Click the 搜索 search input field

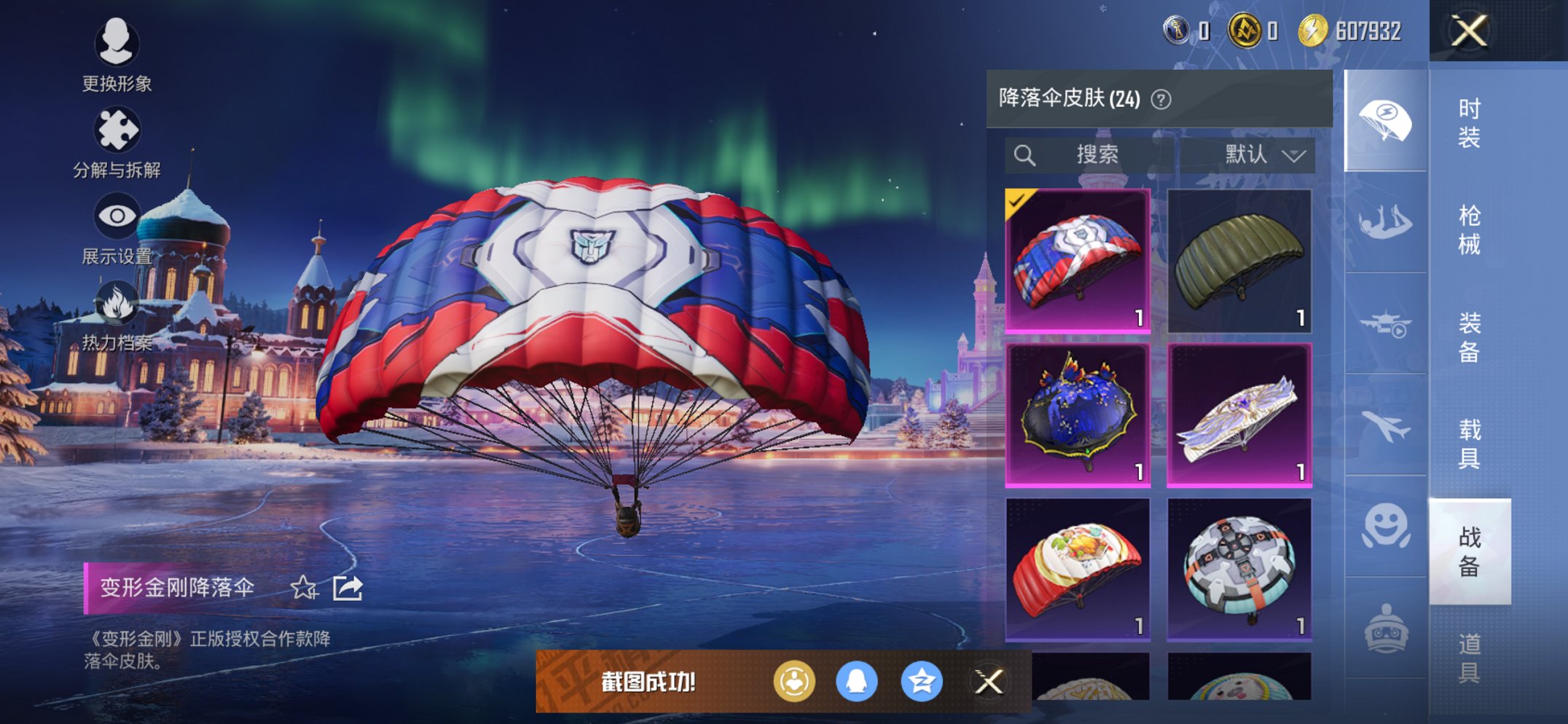coord(1100,154)
